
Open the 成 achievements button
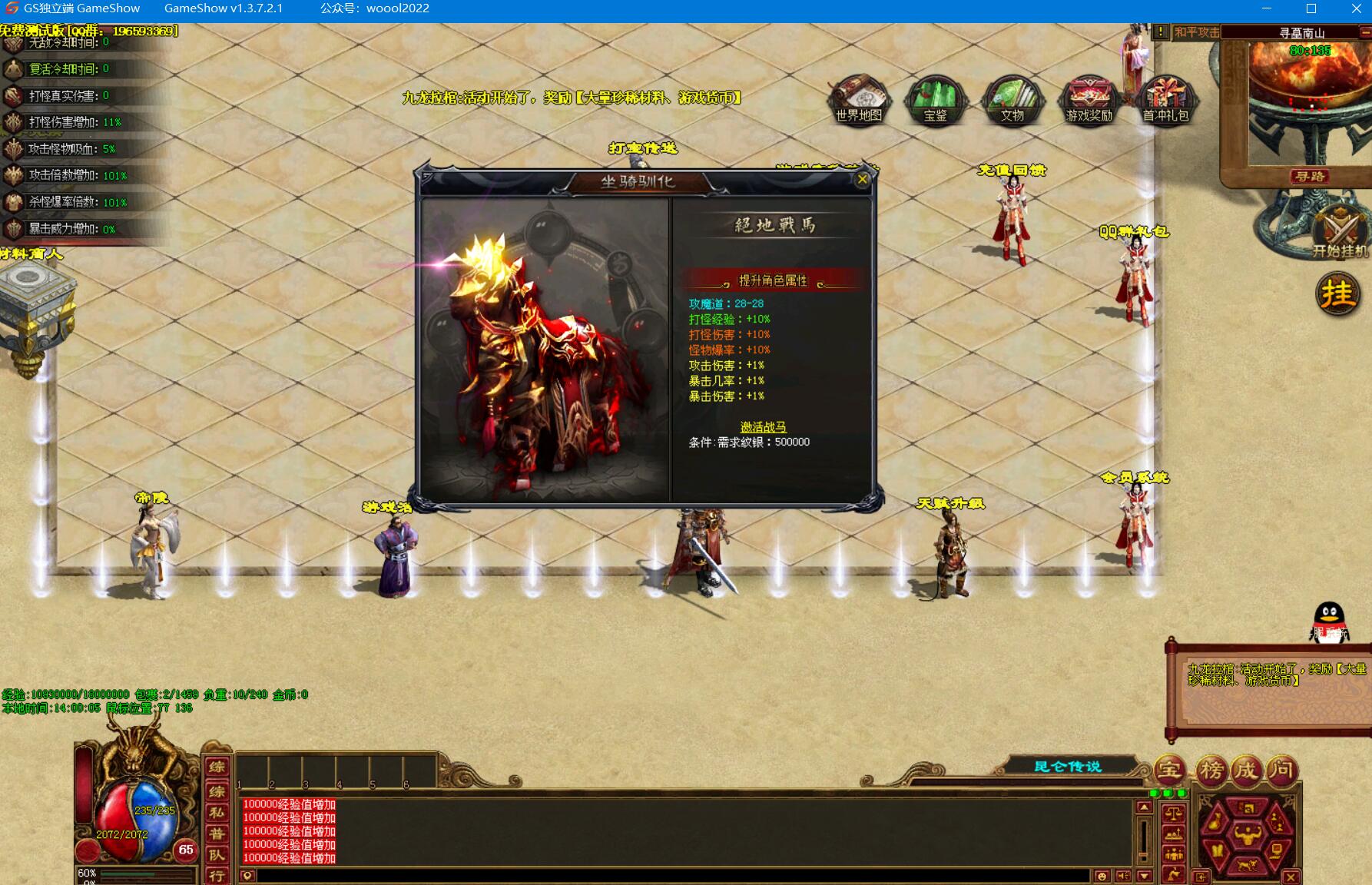click(x=1246, y=770)
